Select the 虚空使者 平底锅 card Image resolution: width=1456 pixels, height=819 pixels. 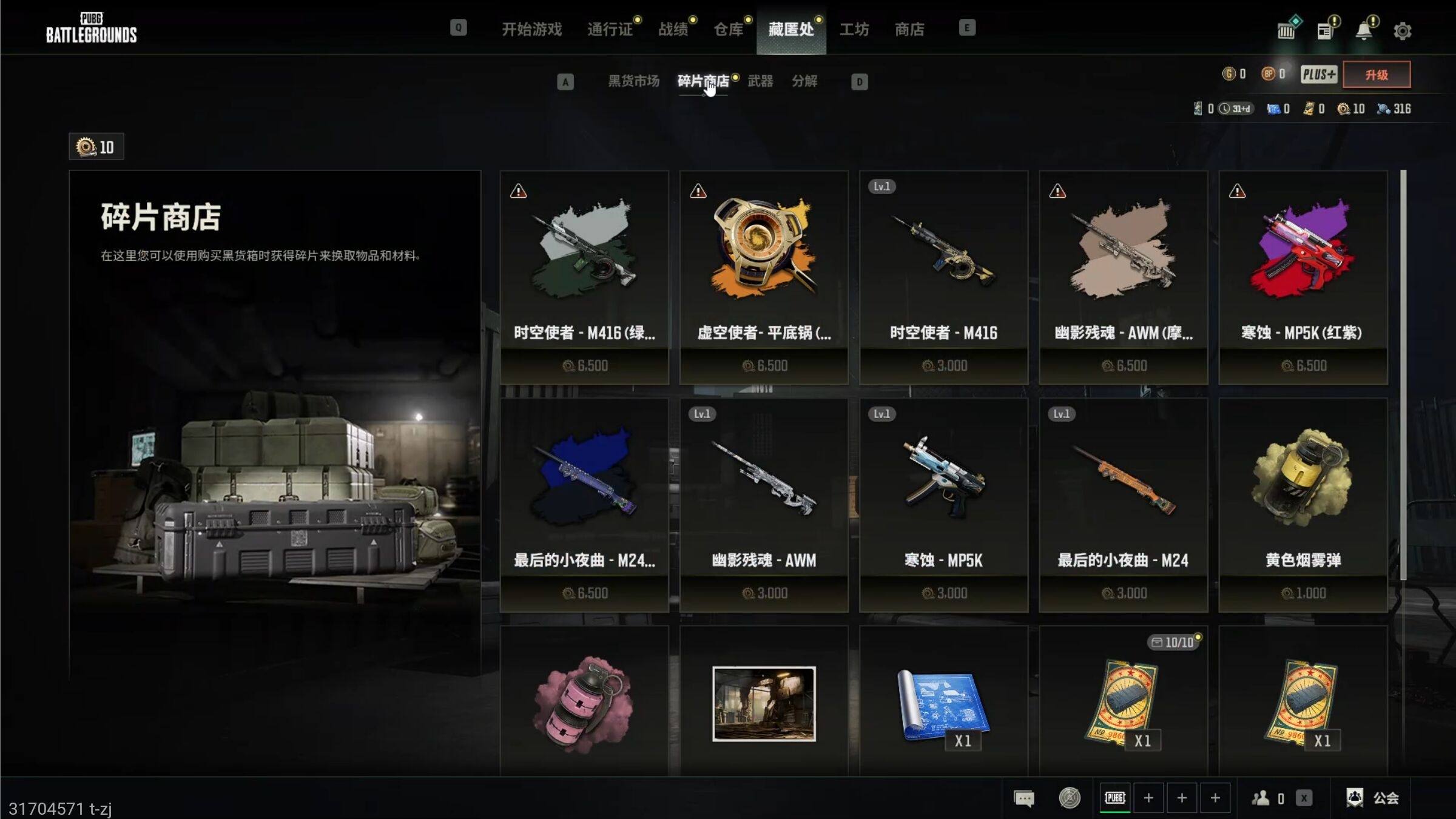[764, 277]
